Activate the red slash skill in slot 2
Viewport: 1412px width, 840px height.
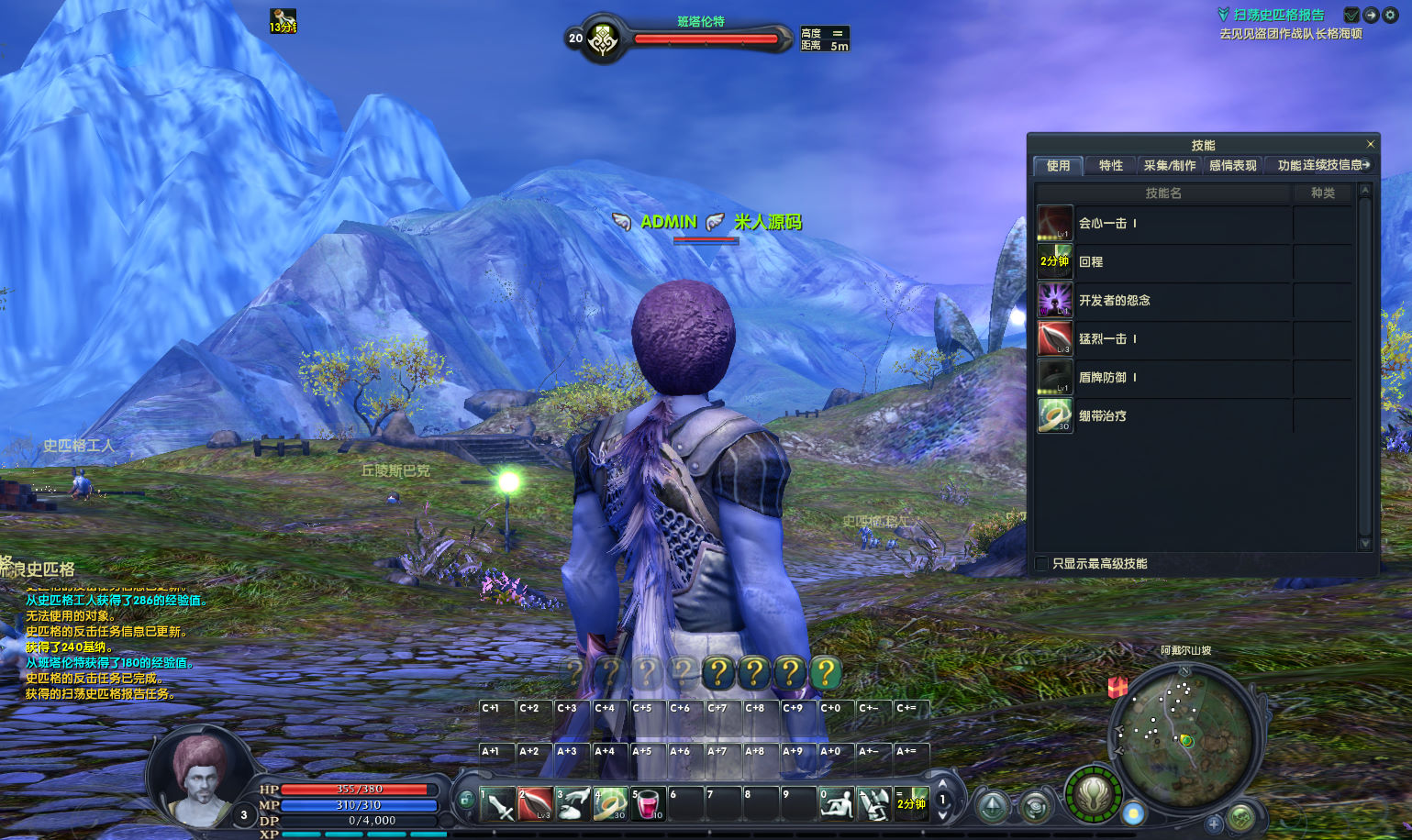click(535, 804)
